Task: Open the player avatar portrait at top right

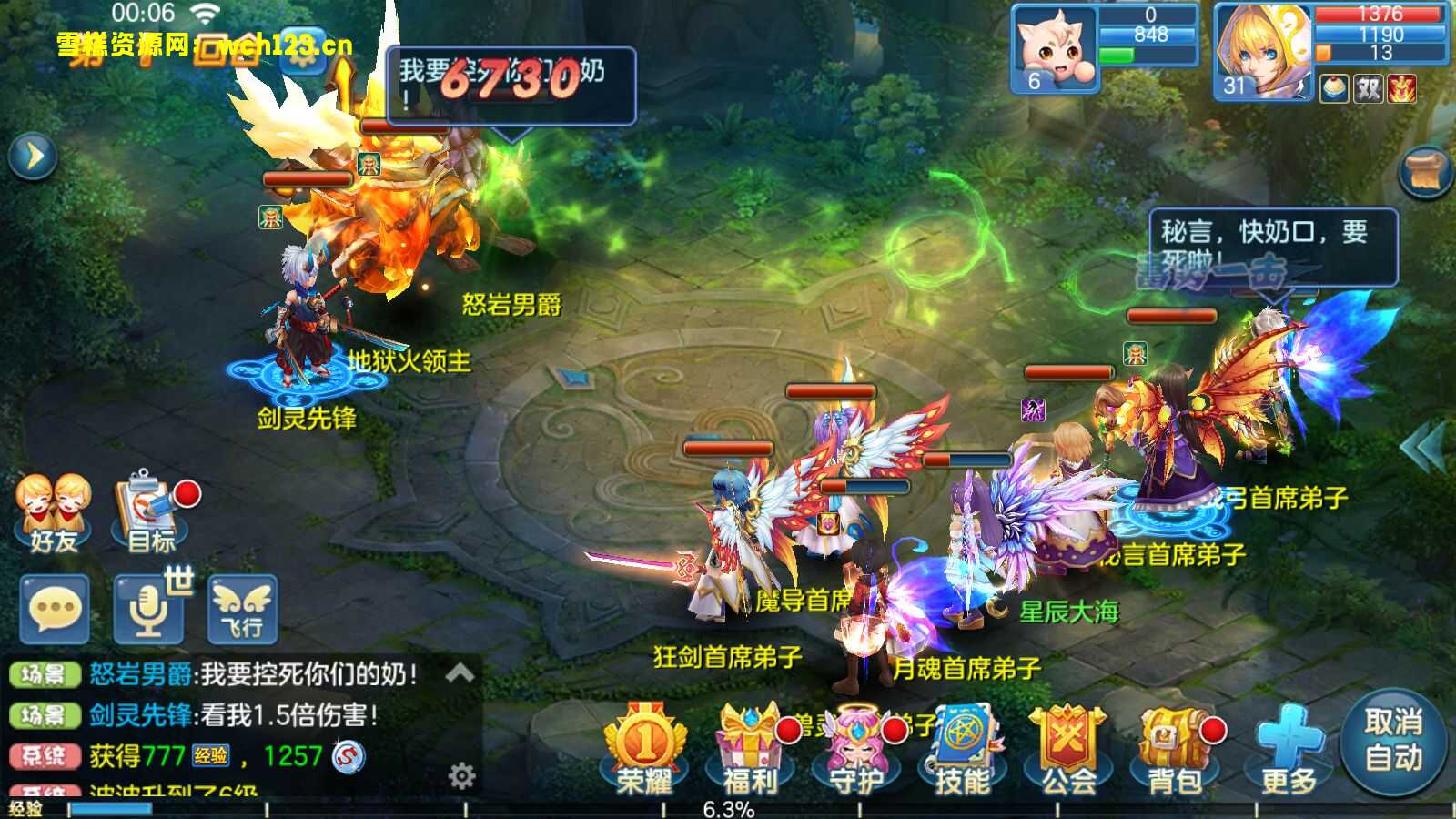Action: (x=1265, y=45)
